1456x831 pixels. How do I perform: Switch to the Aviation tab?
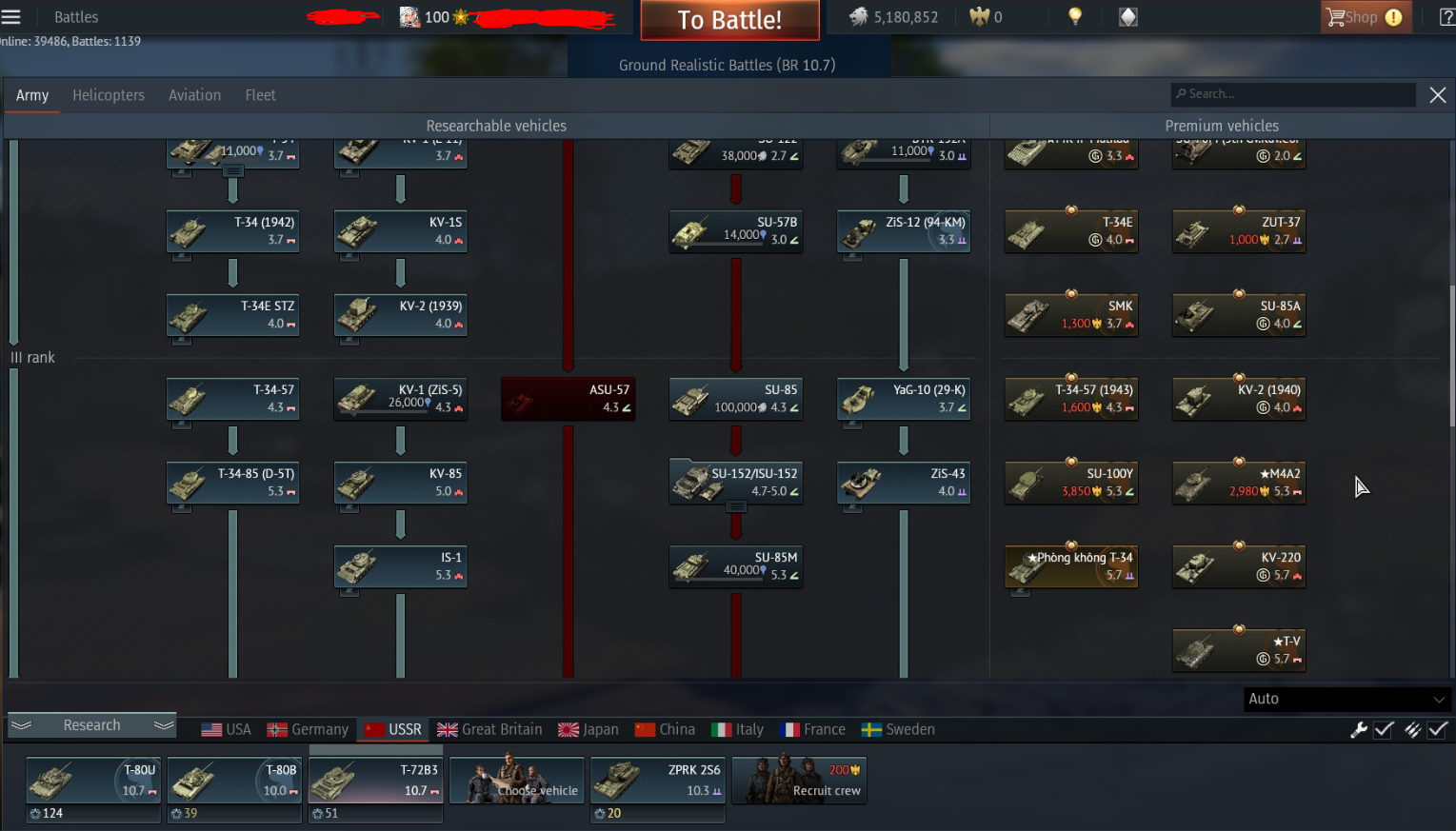(x=194, y=94)
